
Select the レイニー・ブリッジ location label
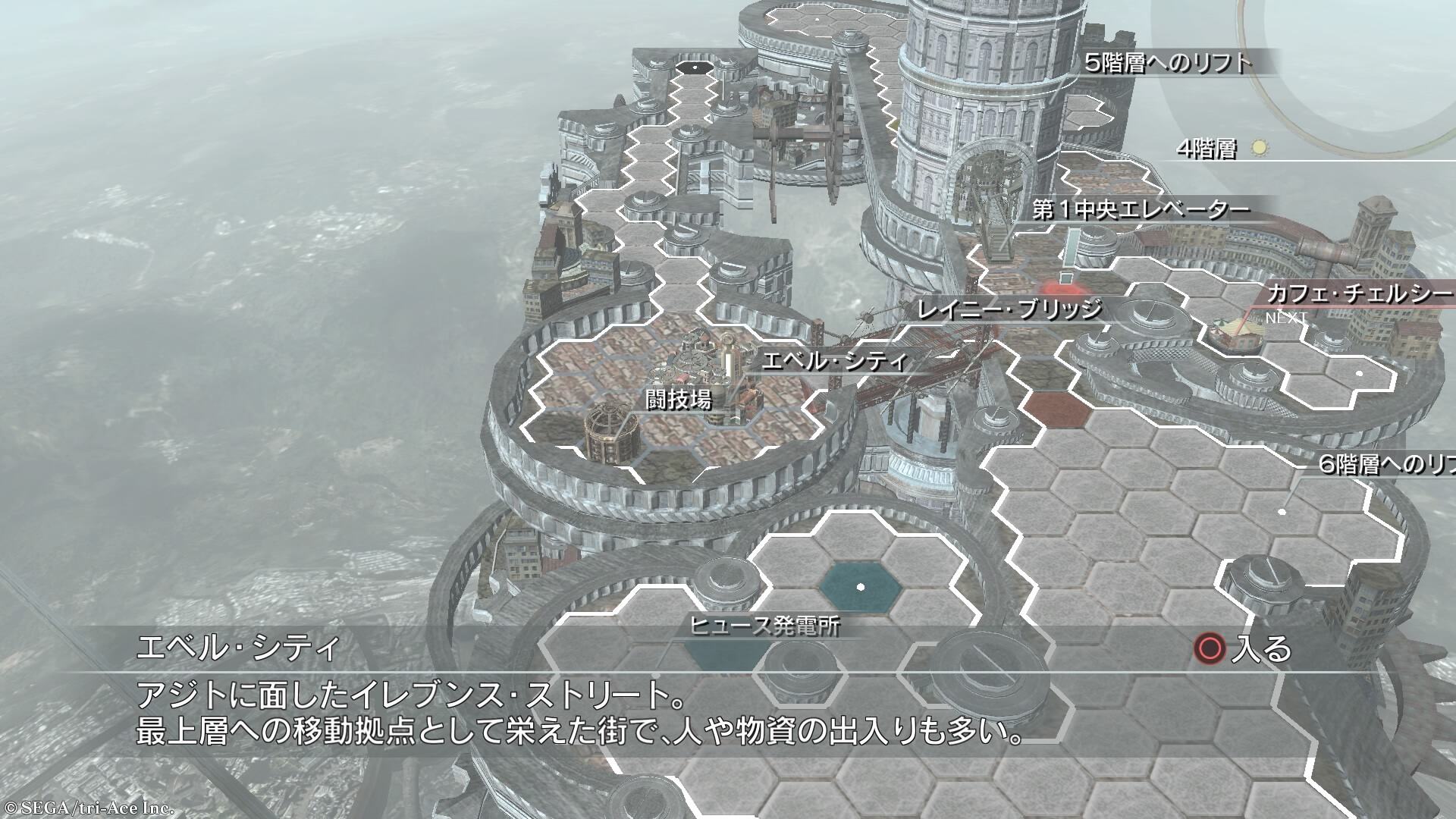(x=1009, y=309)
